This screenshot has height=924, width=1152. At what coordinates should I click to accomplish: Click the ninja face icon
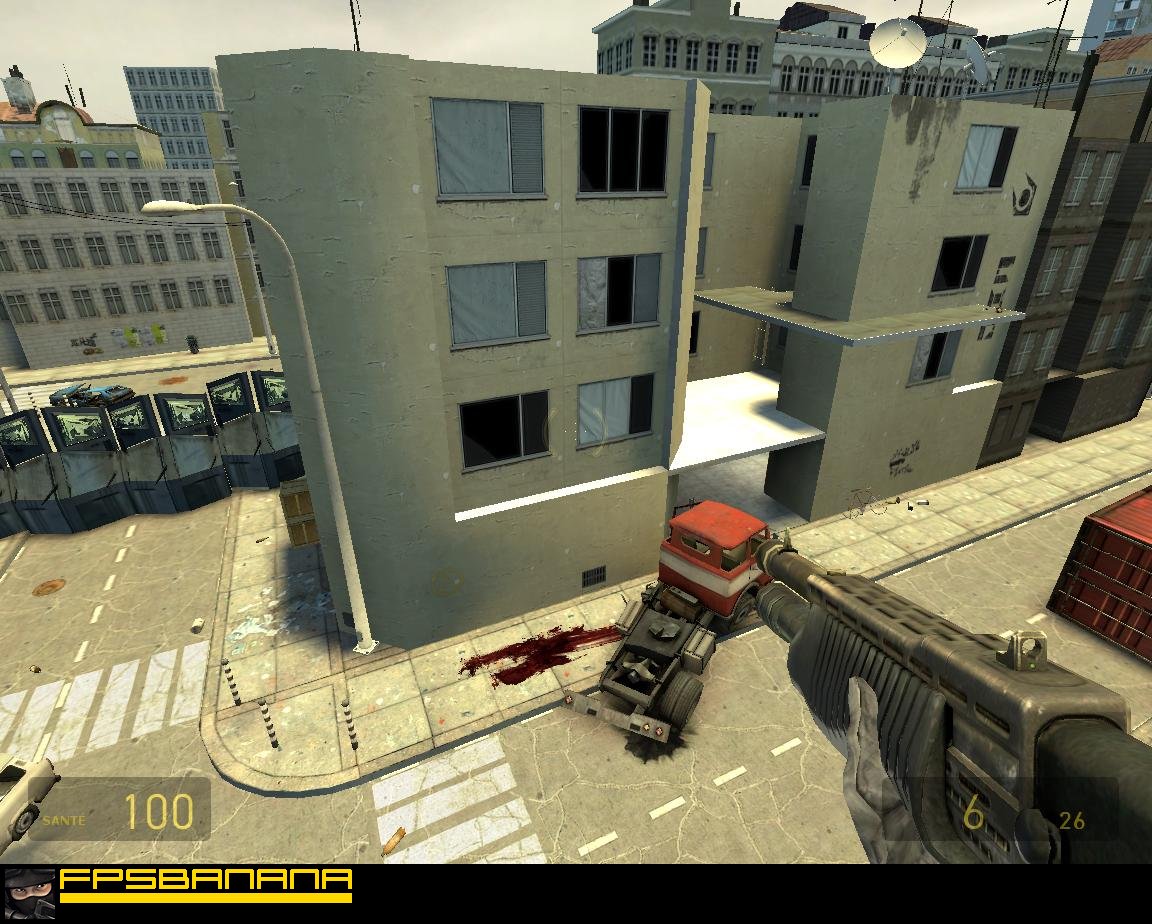coord(29,894)
